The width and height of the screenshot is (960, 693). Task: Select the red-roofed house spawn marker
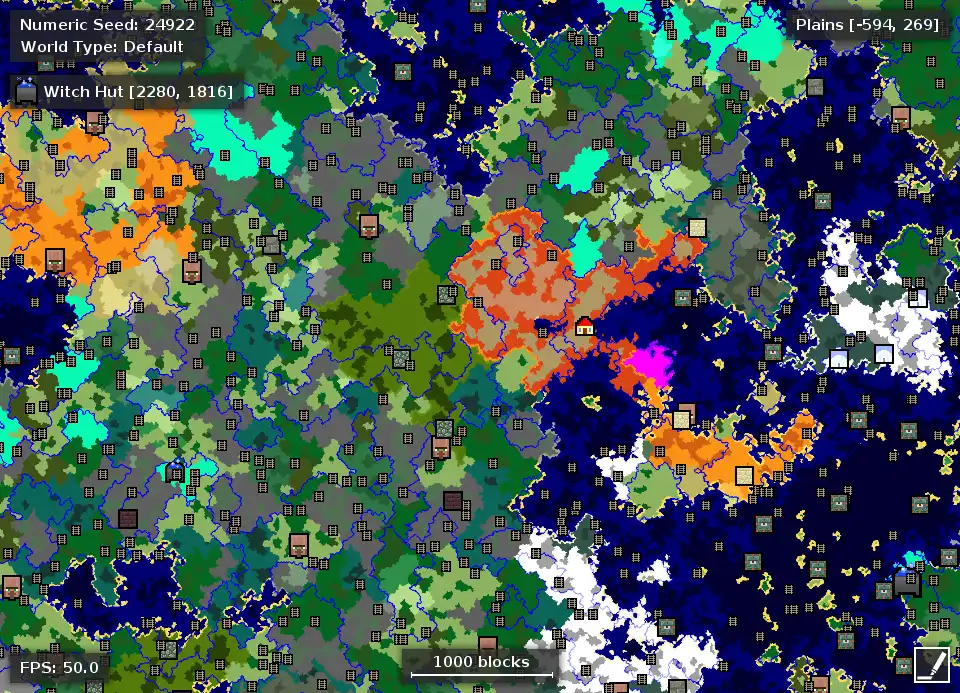tap(585, 325)
